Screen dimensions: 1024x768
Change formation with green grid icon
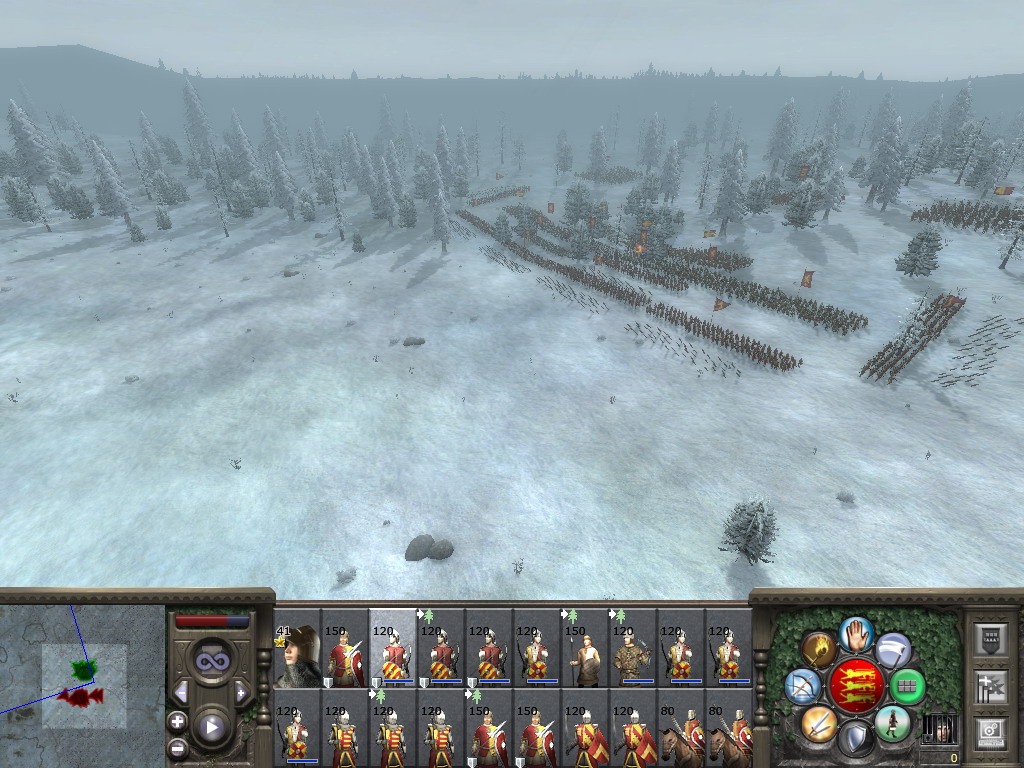(x=908, y=686)
